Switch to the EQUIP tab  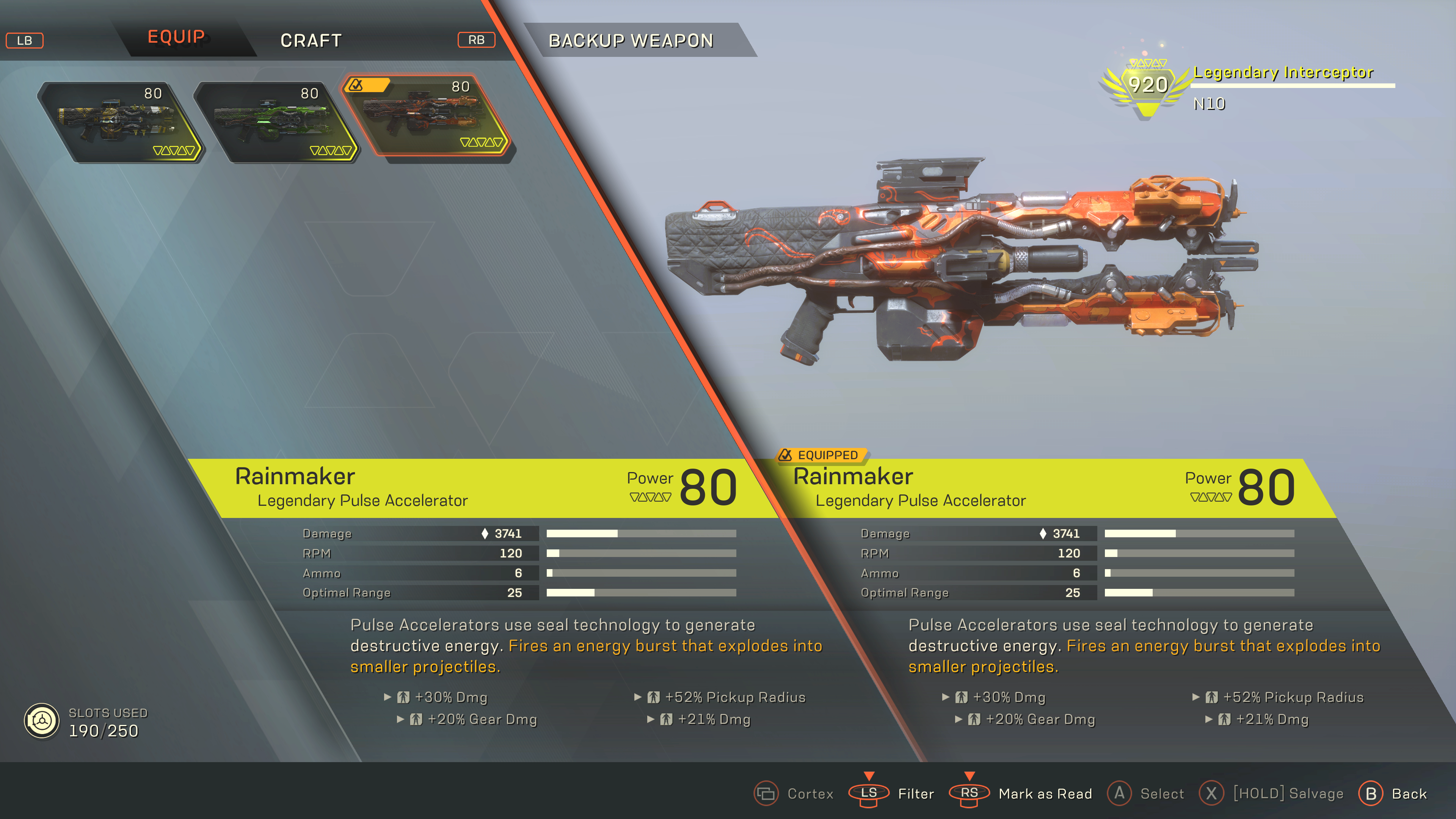coord(176,38)
